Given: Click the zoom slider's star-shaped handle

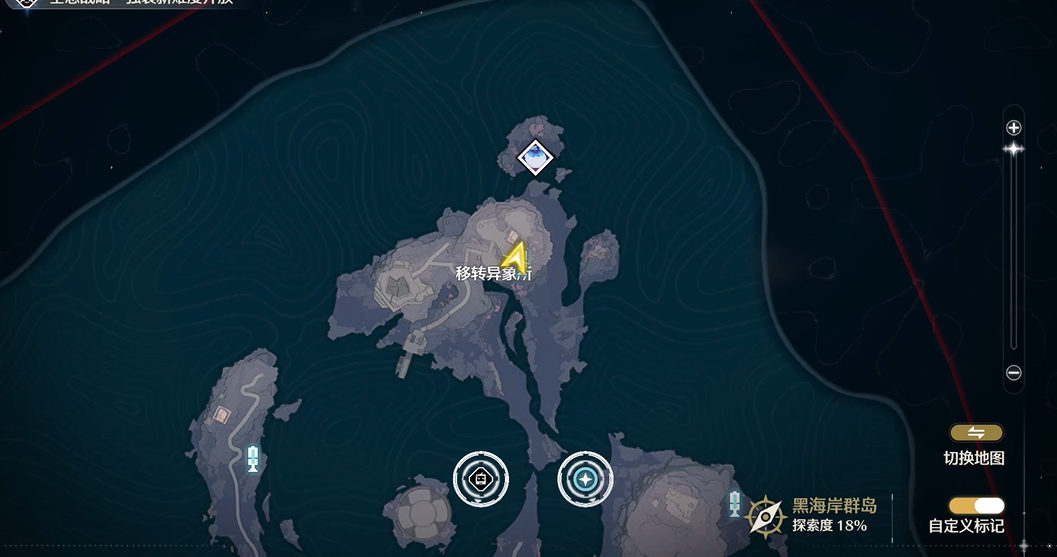Looking at the screenshot, I should pos(1013,149).
